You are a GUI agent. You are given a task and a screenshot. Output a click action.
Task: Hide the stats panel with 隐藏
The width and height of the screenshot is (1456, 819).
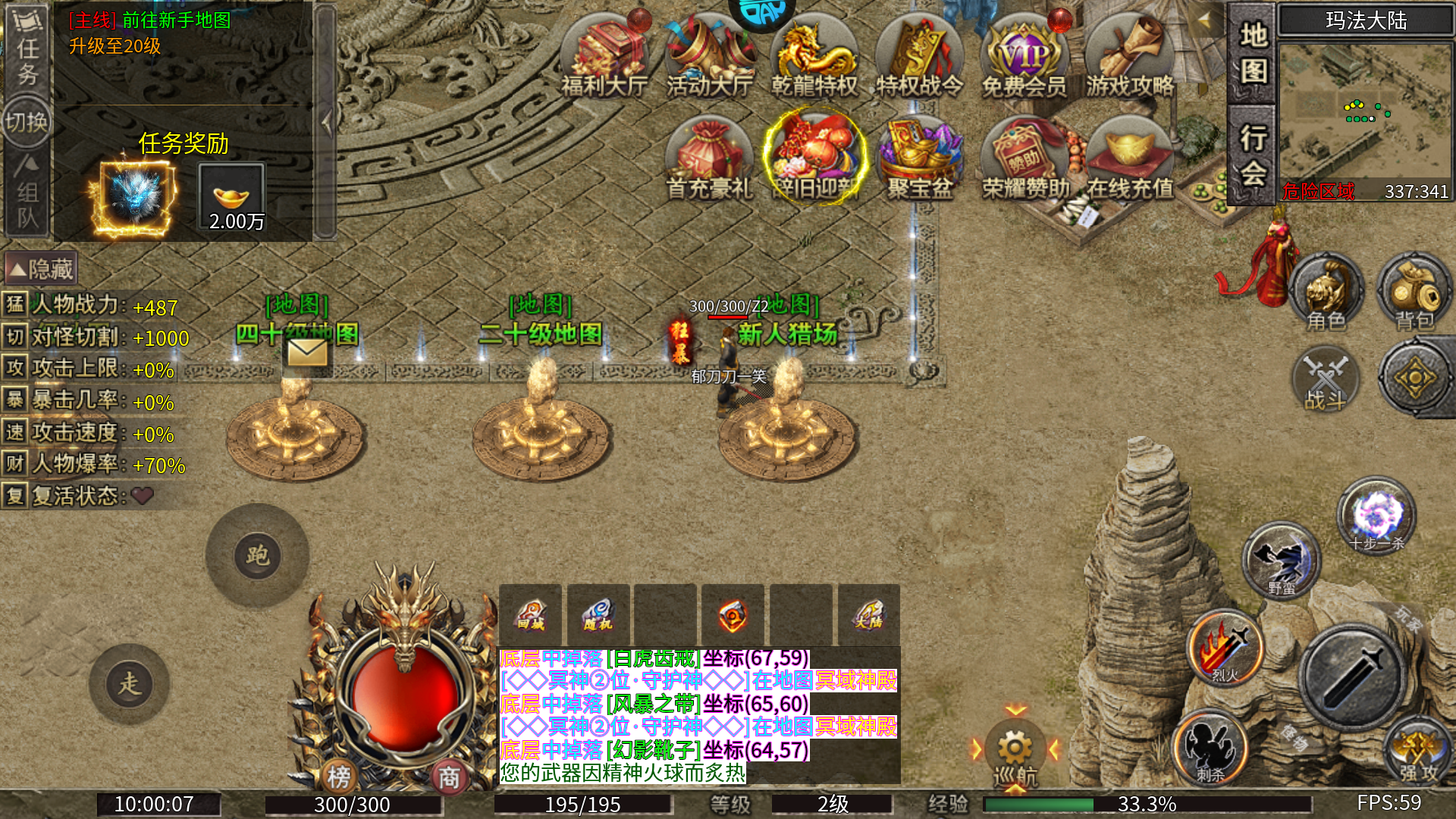point(41,268)
